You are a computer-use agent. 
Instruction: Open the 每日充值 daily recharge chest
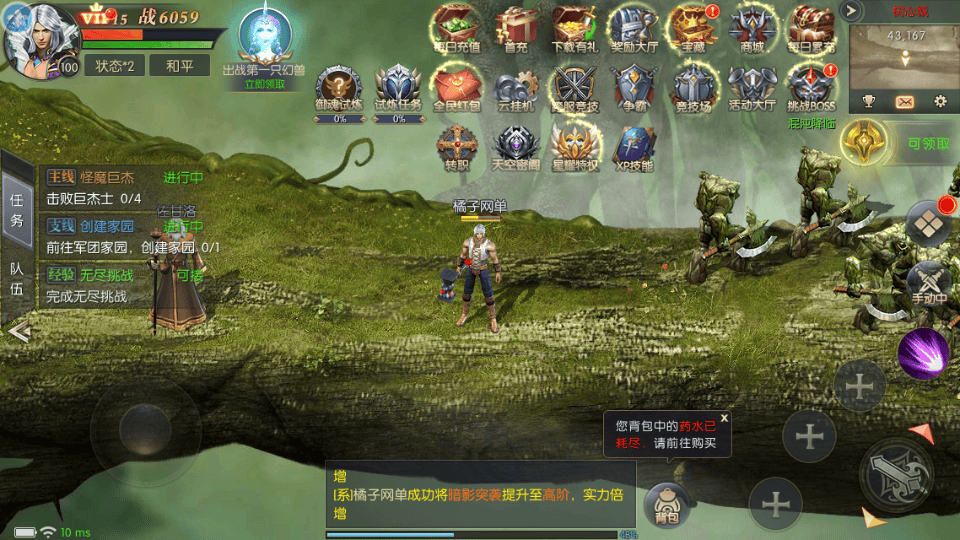[x=456, y=28]
